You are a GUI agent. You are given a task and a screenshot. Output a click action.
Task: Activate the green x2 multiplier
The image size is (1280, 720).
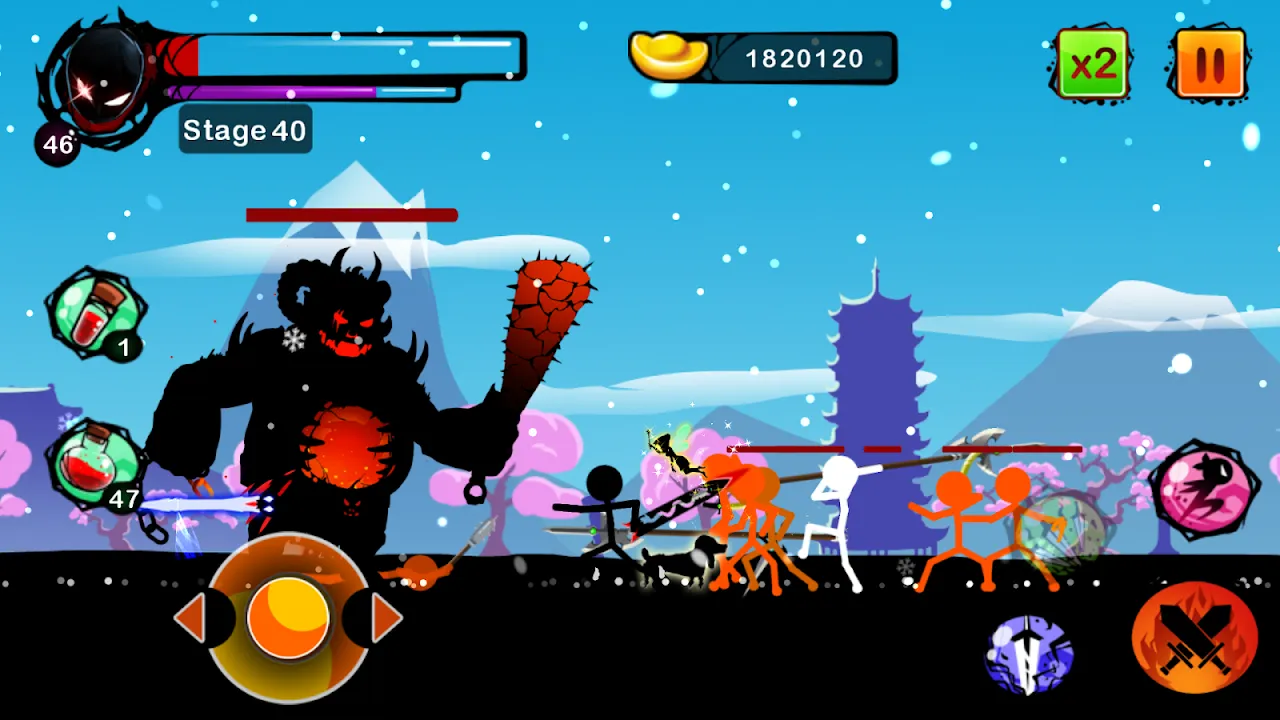(x=1092, y=62)
